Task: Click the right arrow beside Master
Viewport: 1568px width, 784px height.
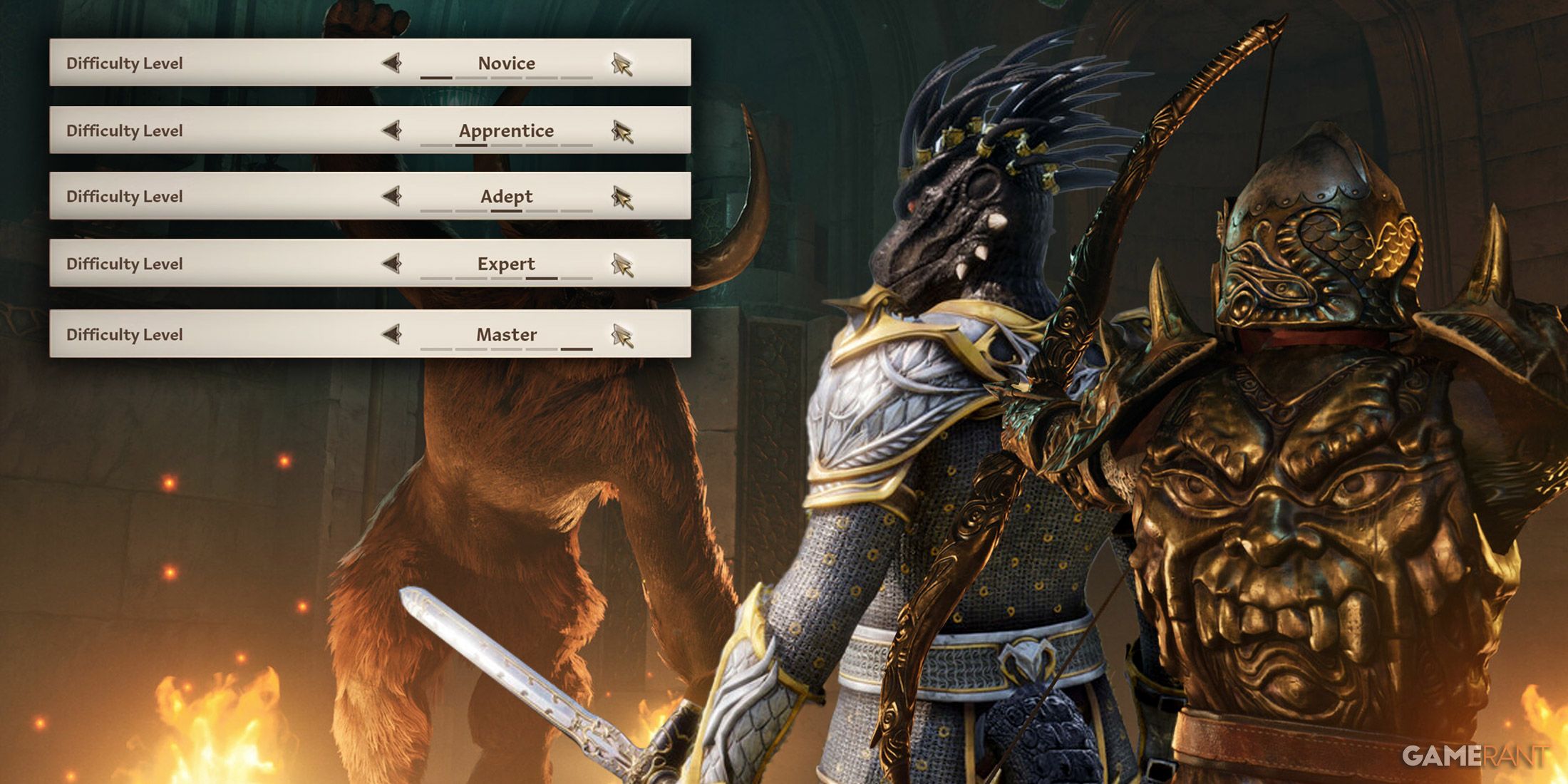Action: pyautogui.click(x=621, y=336)
